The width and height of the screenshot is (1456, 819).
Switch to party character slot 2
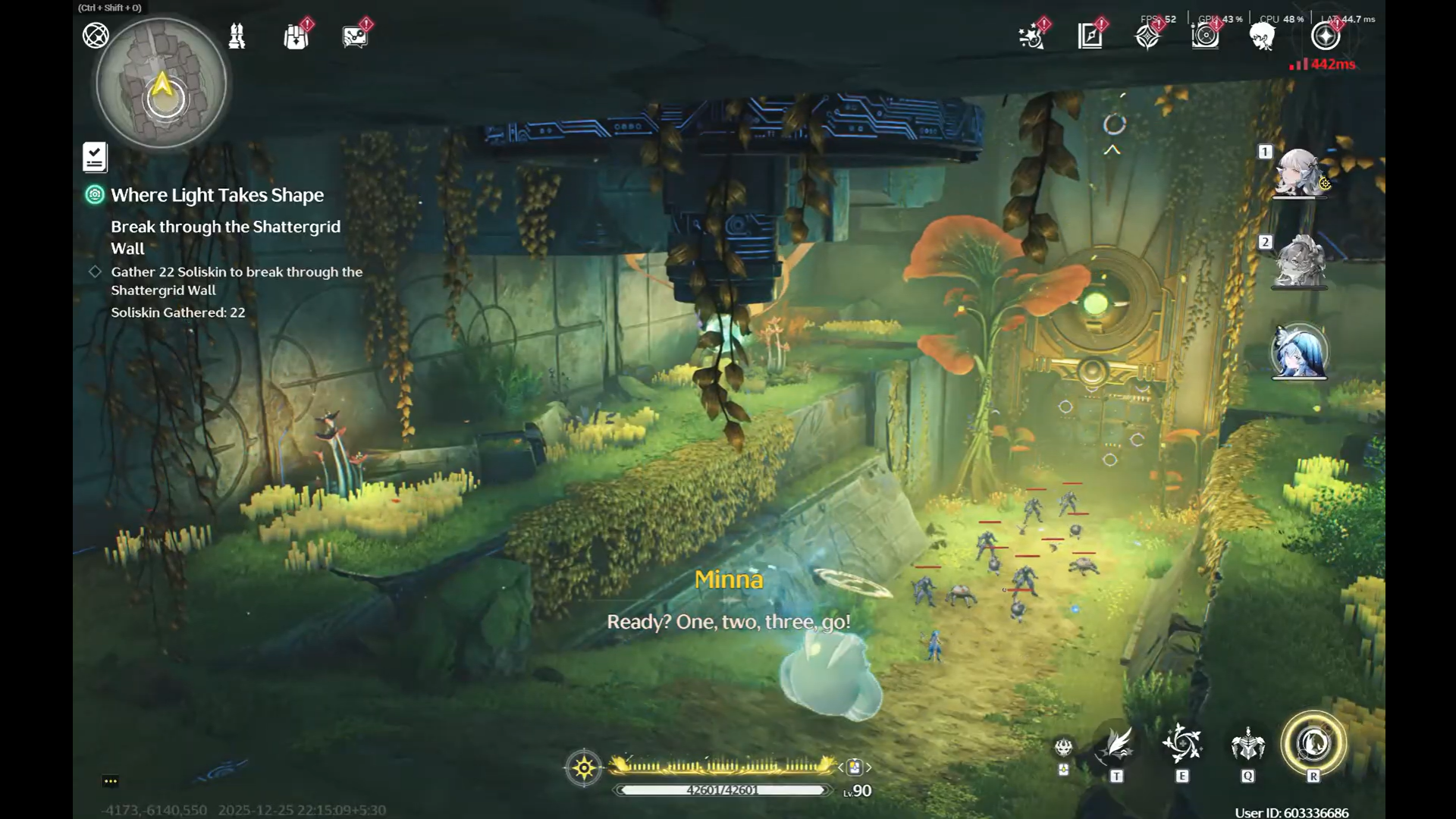[x=1299, y=262]
